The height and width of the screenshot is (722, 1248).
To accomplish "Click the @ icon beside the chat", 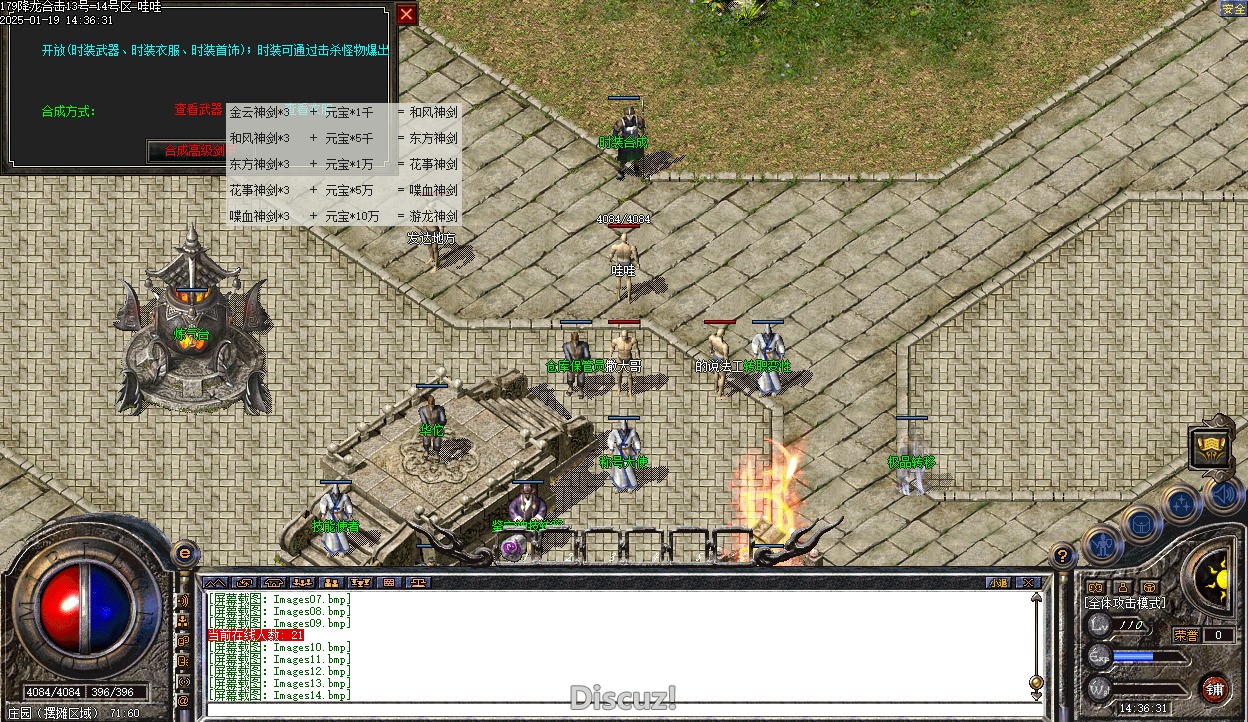I will (x=183, y=701).
